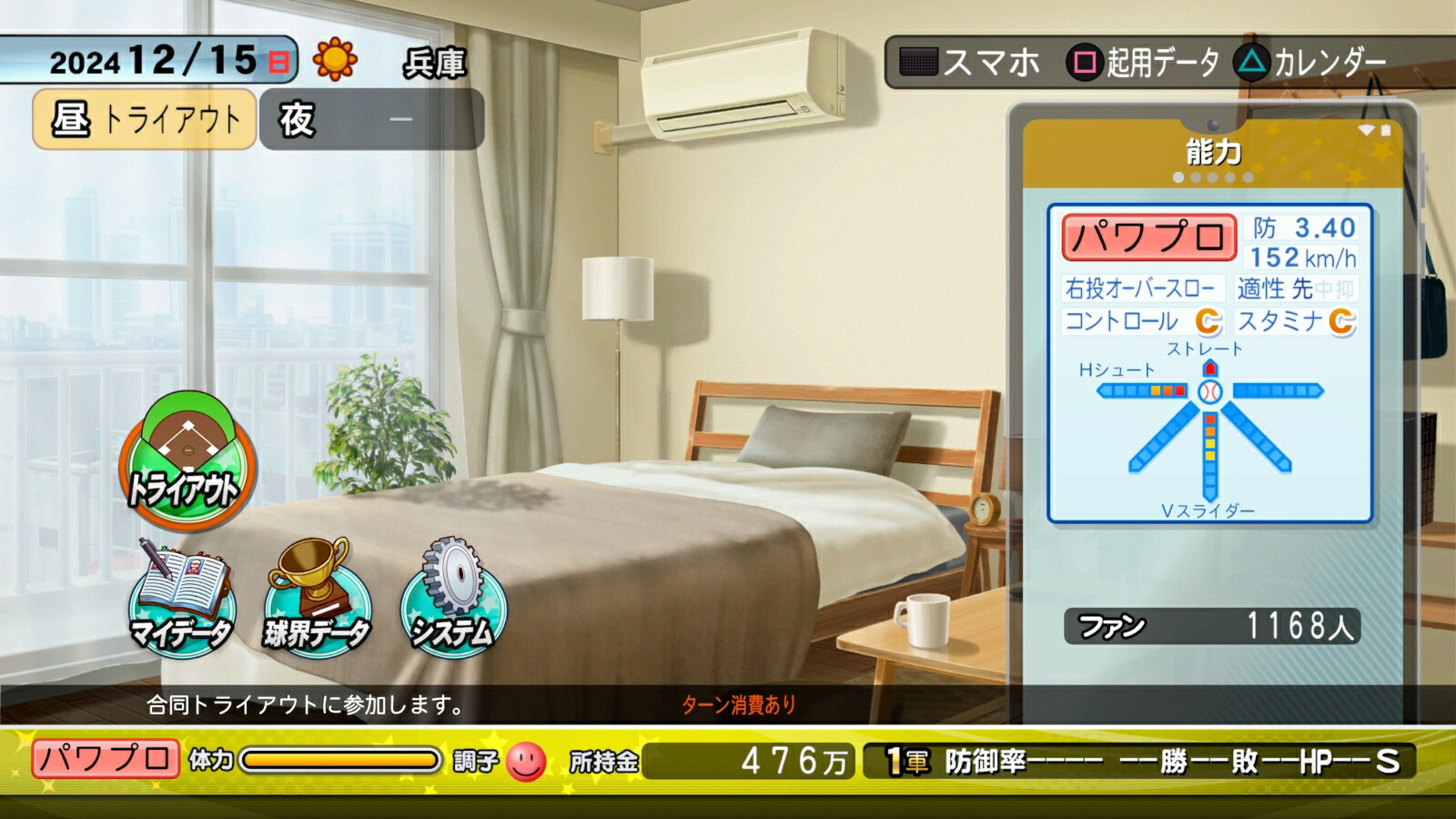Open 起用データ from top bar
This screenshot has height=819, width=1456.
1145,63
